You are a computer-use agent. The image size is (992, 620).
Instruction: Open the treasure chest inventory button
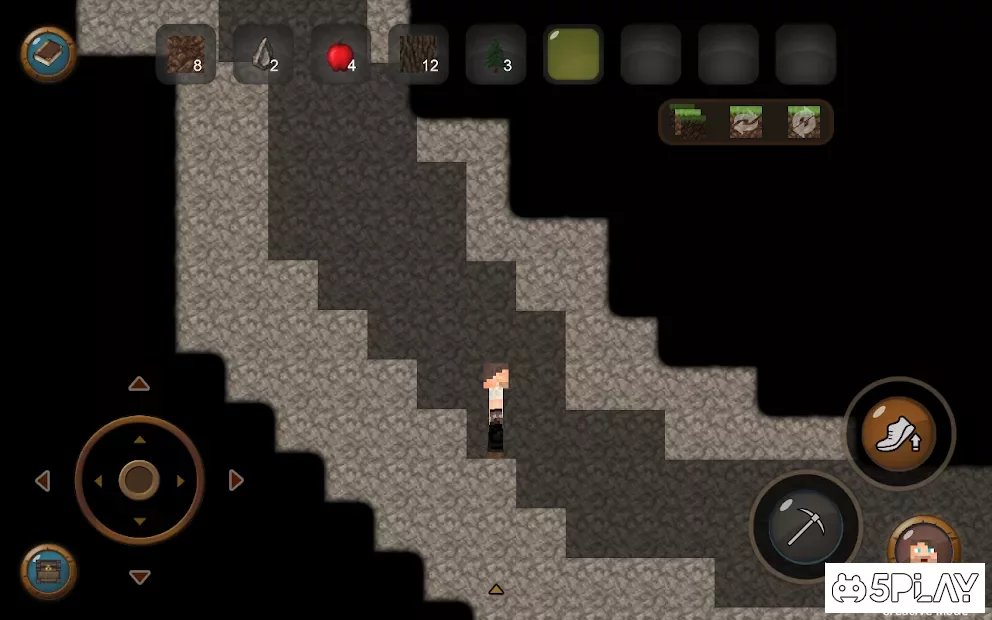48,572
